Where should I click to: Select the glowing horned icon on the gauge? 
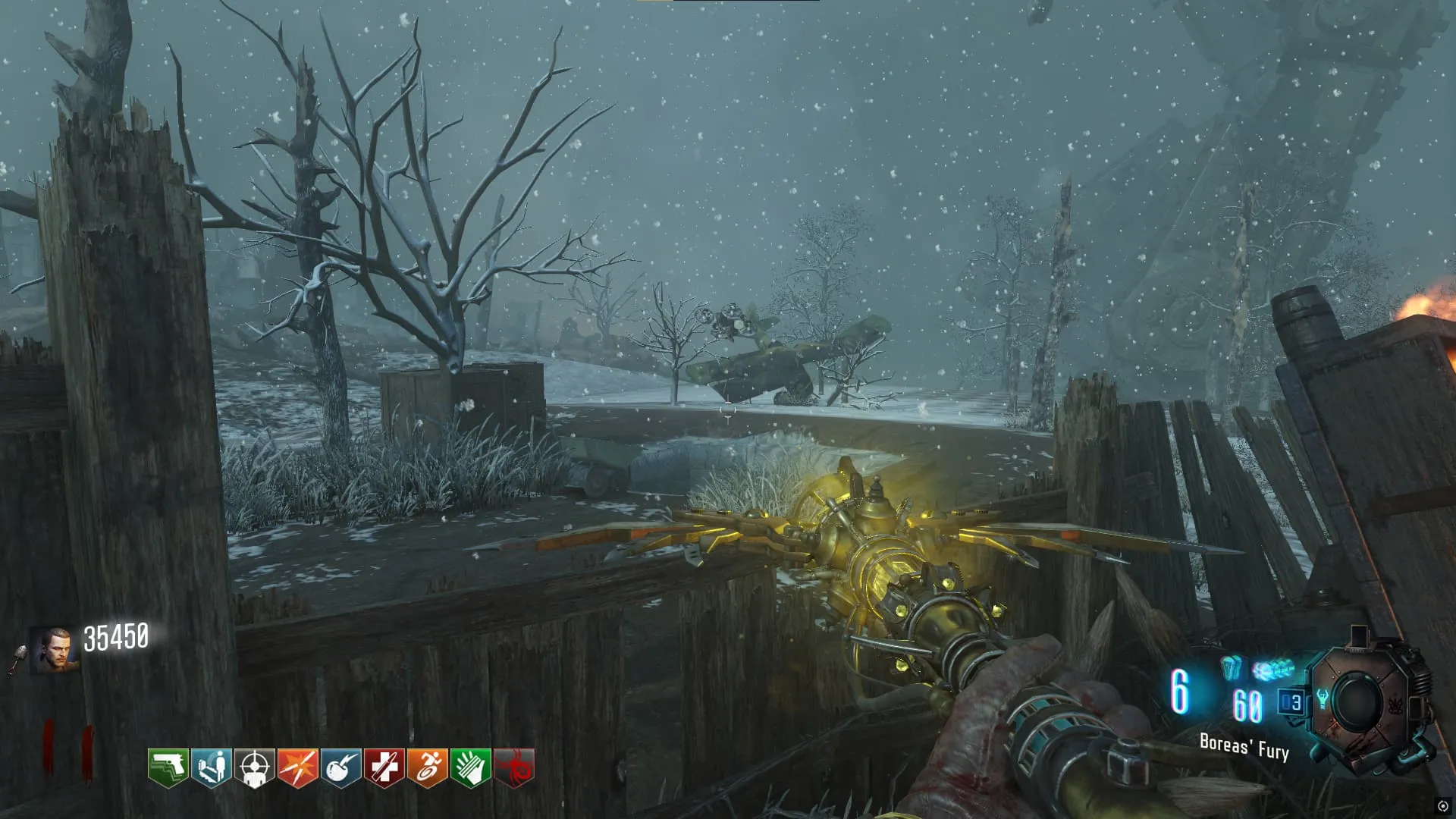point(1323,698)
